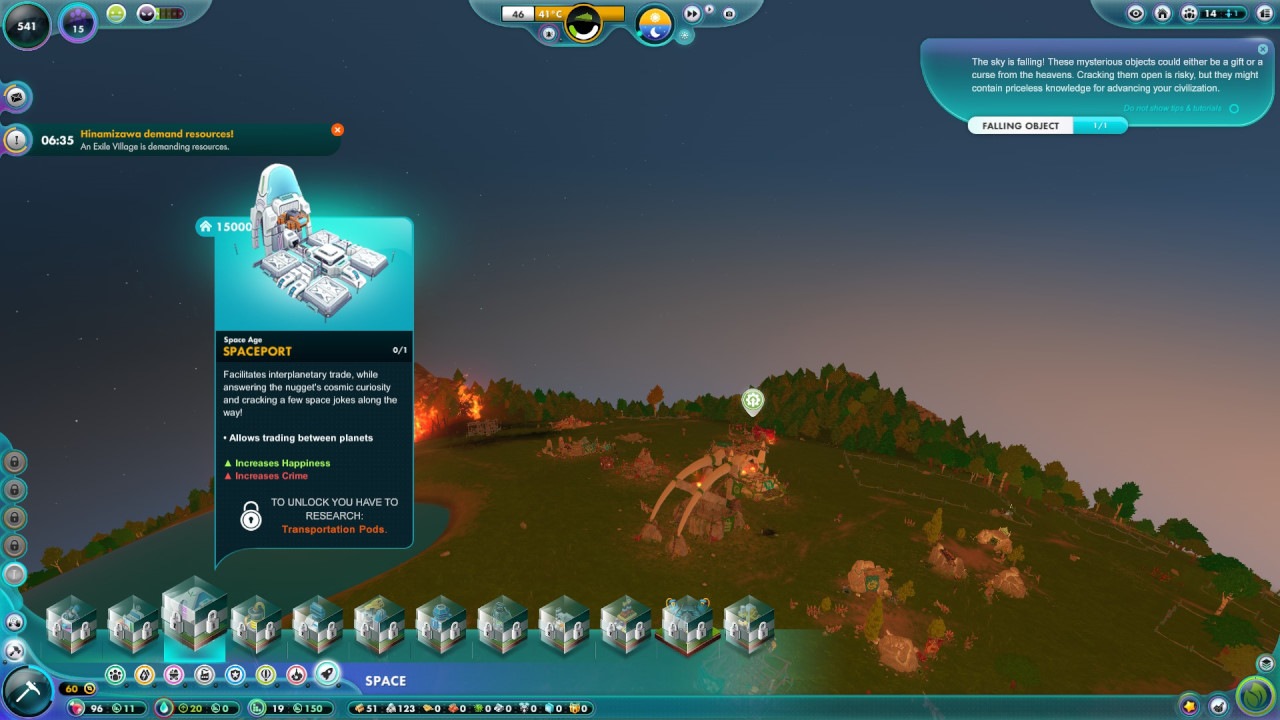
Task: Click the small play speed button
Action: coord(709,10)
